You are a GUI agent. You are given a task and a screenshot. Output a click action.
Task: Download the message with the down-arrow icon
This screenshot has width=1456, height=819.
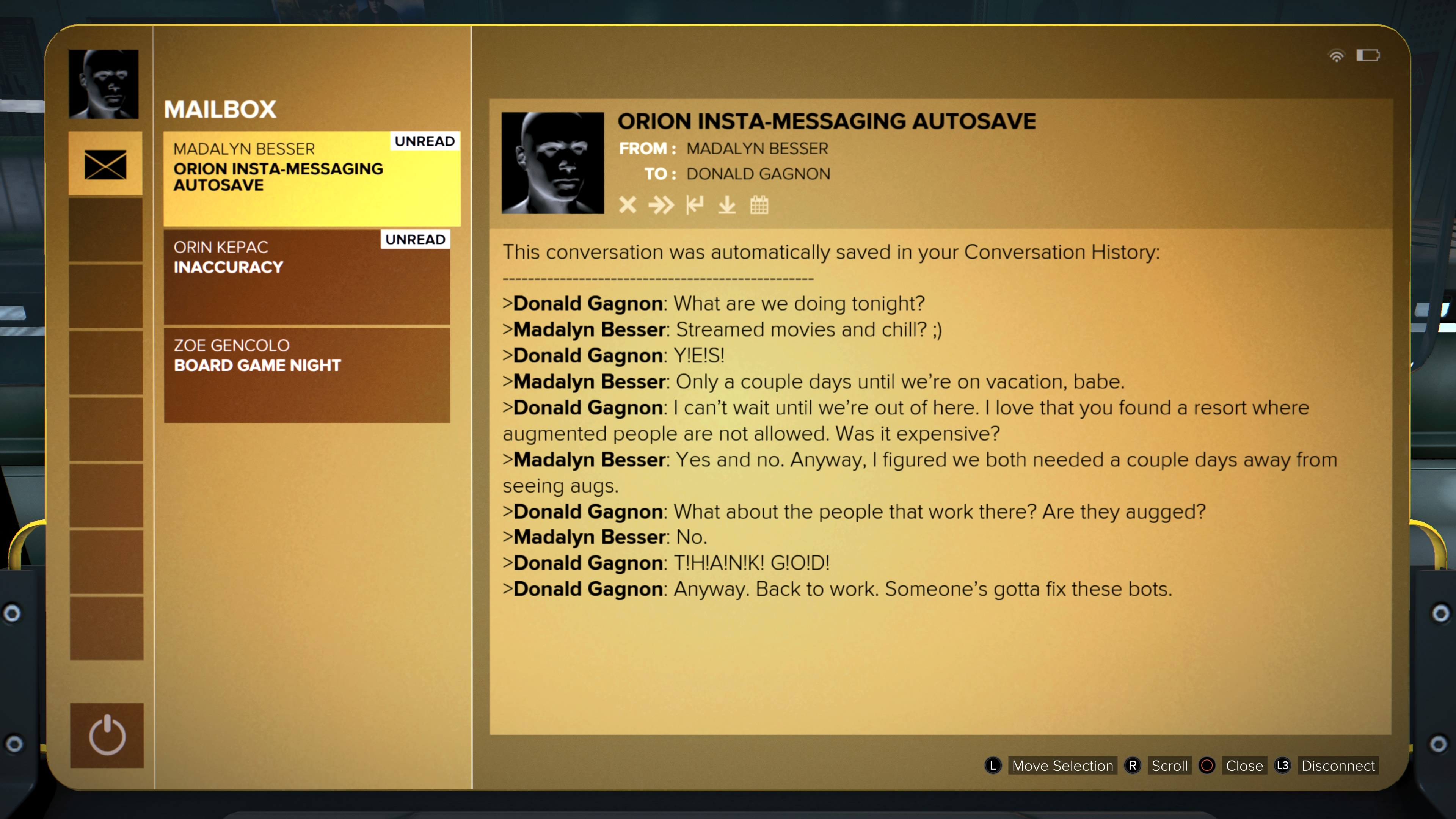click(x=727, y=205)
